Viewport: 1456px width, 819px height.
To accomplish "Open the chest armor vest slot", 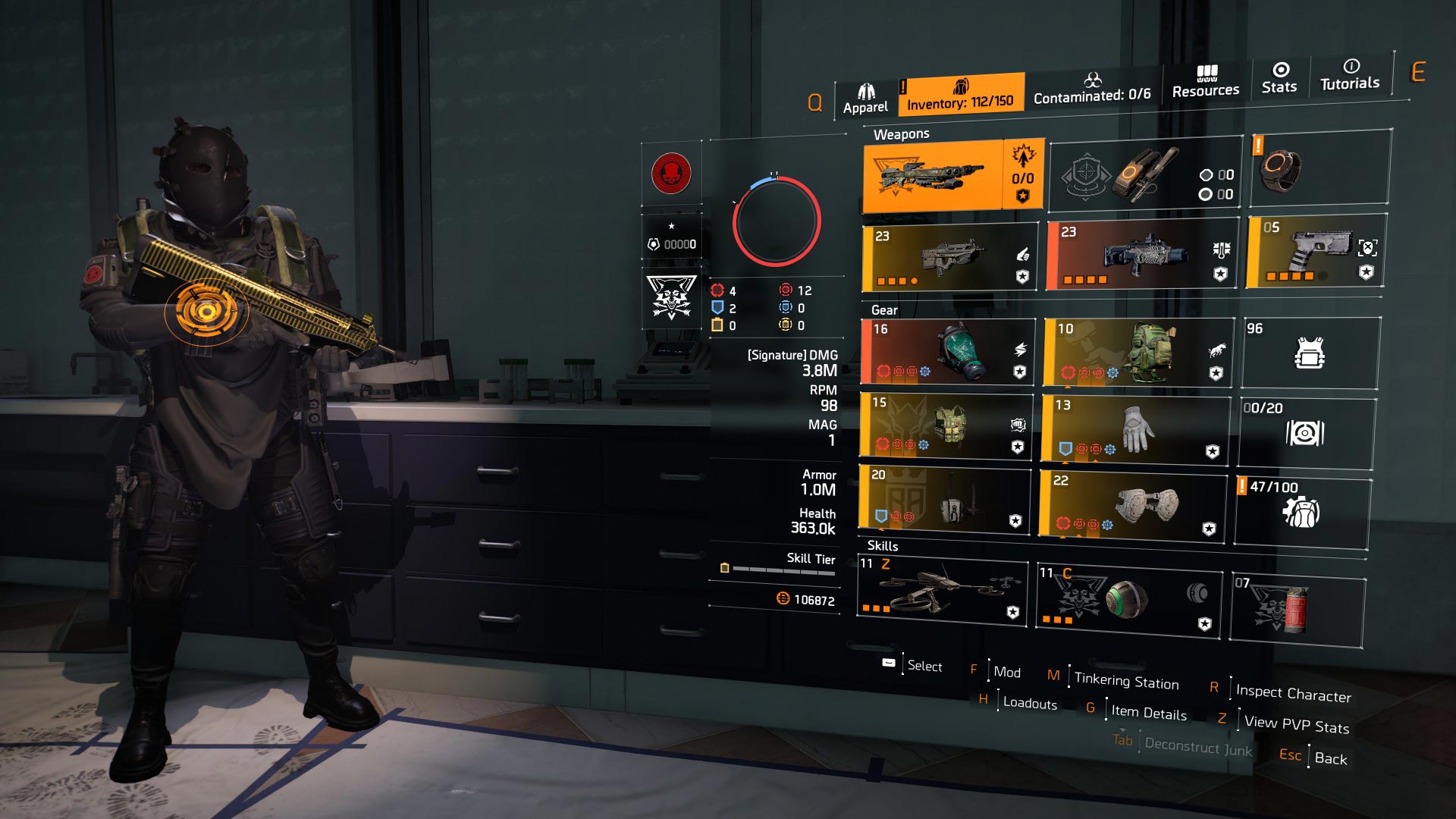I will tap(946, 427).
